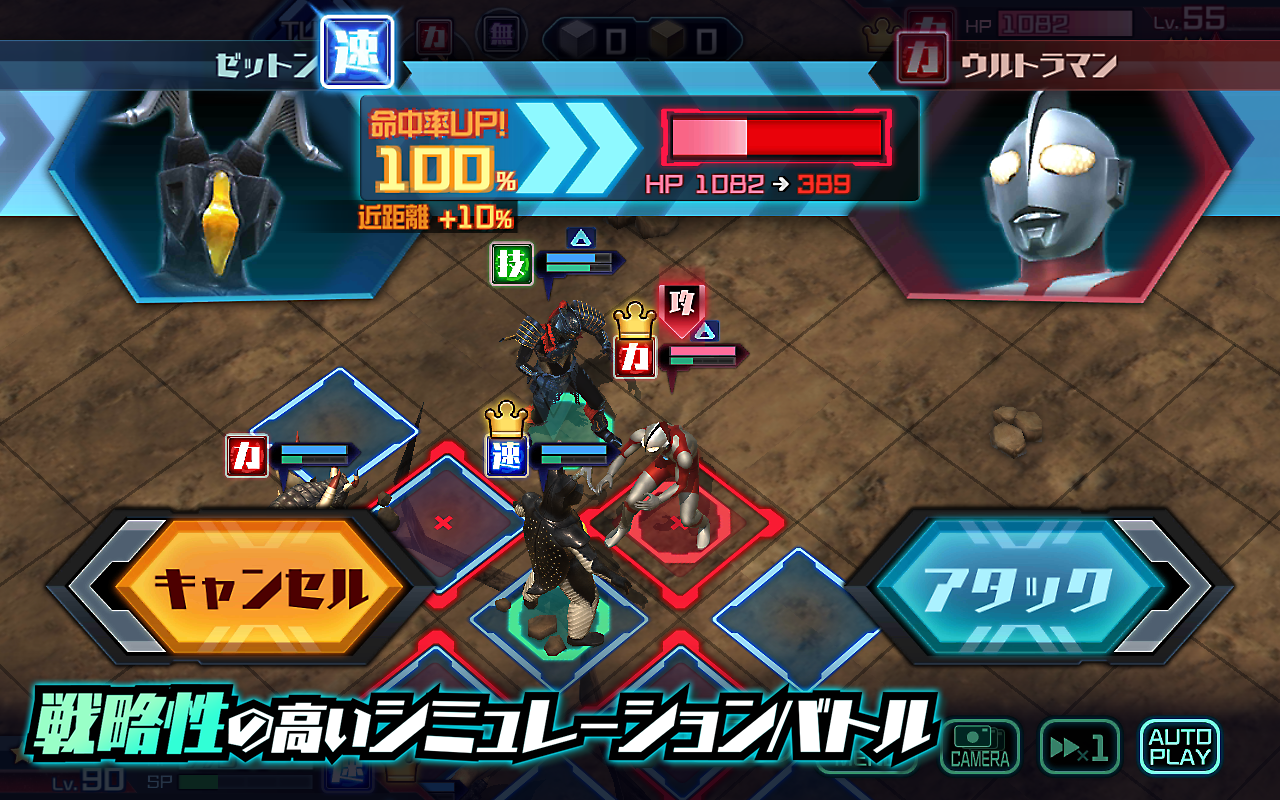This screenshot has height=800, width=1280.
Task: Tap the triangle indicator above the 技 gauge
Action: 582,237
